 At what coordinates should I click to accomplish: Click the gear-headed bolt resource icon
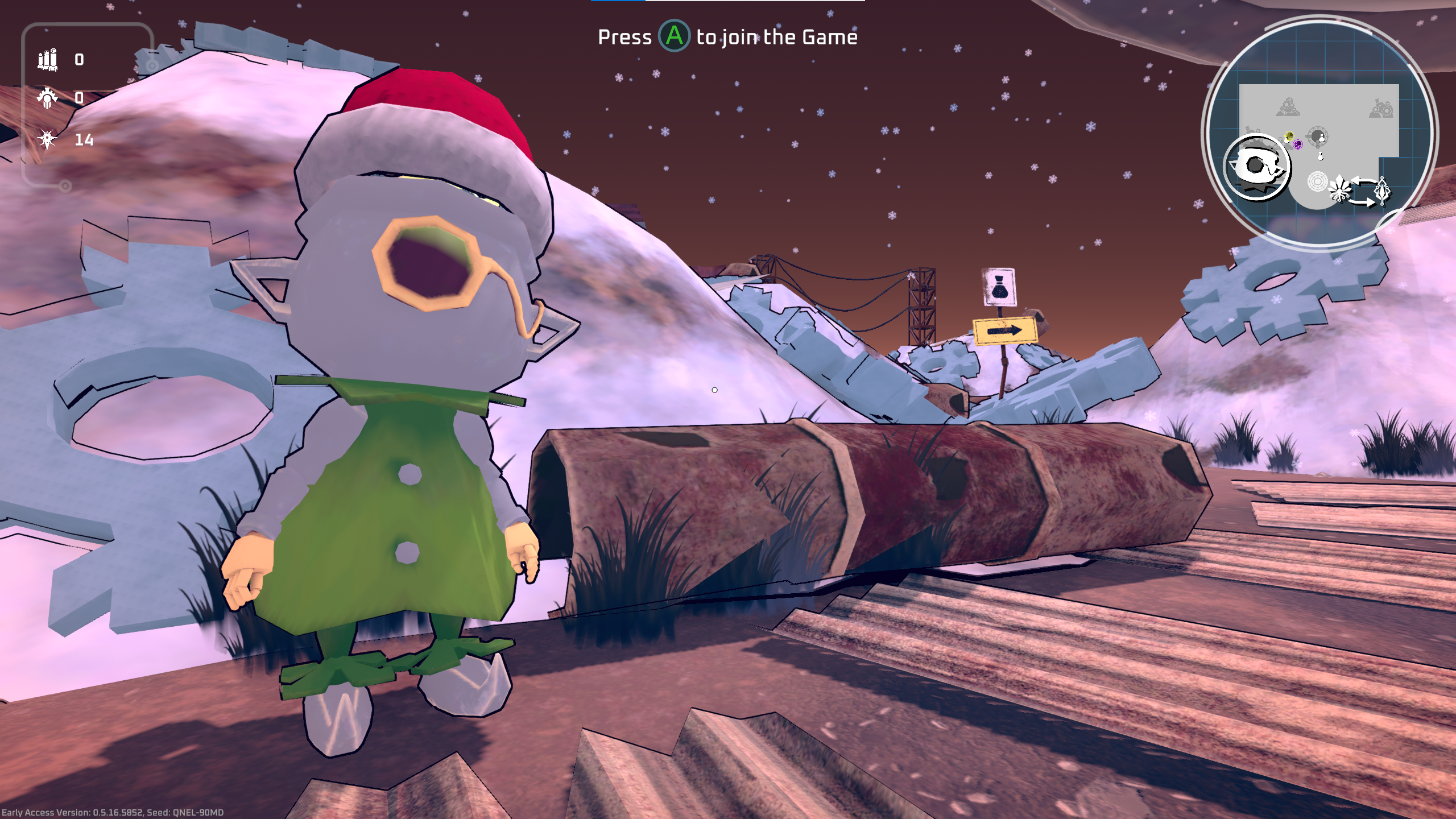tap(48, 98)
